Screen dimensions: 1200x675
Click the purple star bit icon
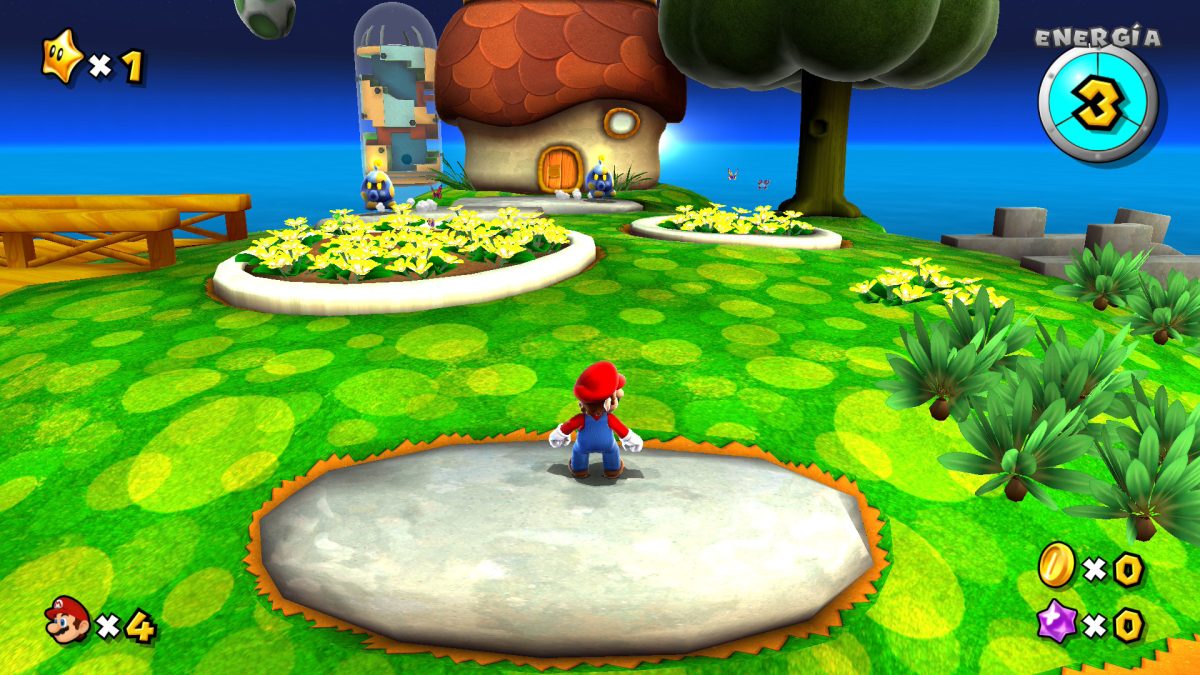[x=1056, y=621]
